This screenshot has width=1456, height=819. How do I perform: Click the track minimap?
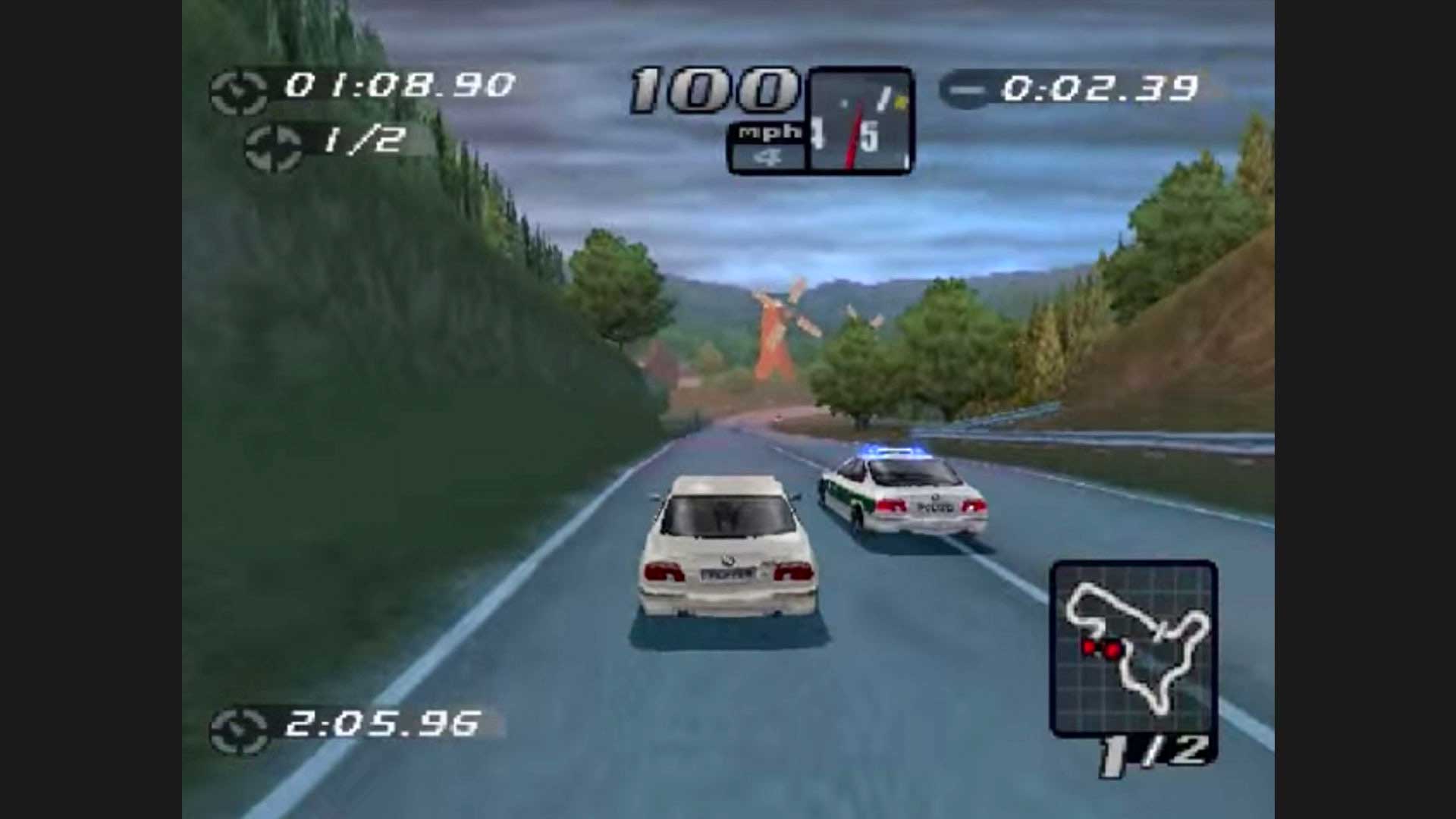click(1133, 648)
